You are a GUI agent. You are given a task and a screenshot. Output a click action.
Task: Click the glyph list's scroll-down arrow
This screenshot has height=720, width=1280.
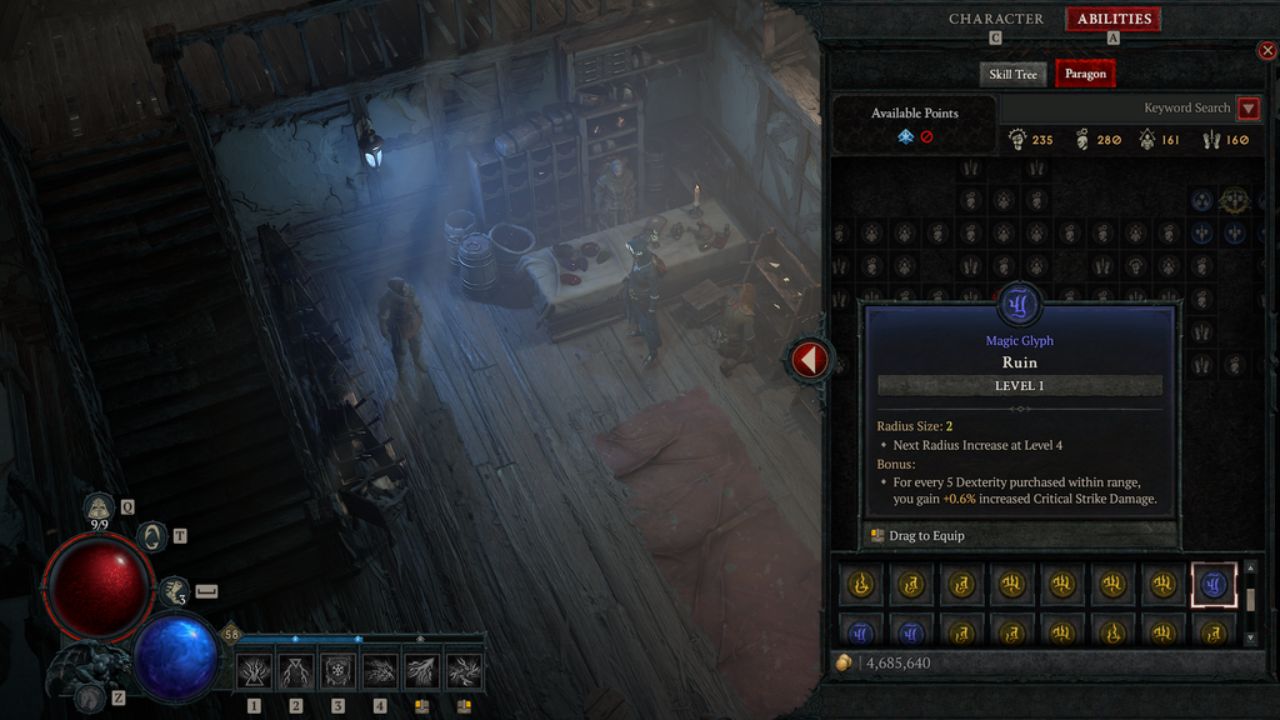pyautogui.click(x=1250, y=637)
